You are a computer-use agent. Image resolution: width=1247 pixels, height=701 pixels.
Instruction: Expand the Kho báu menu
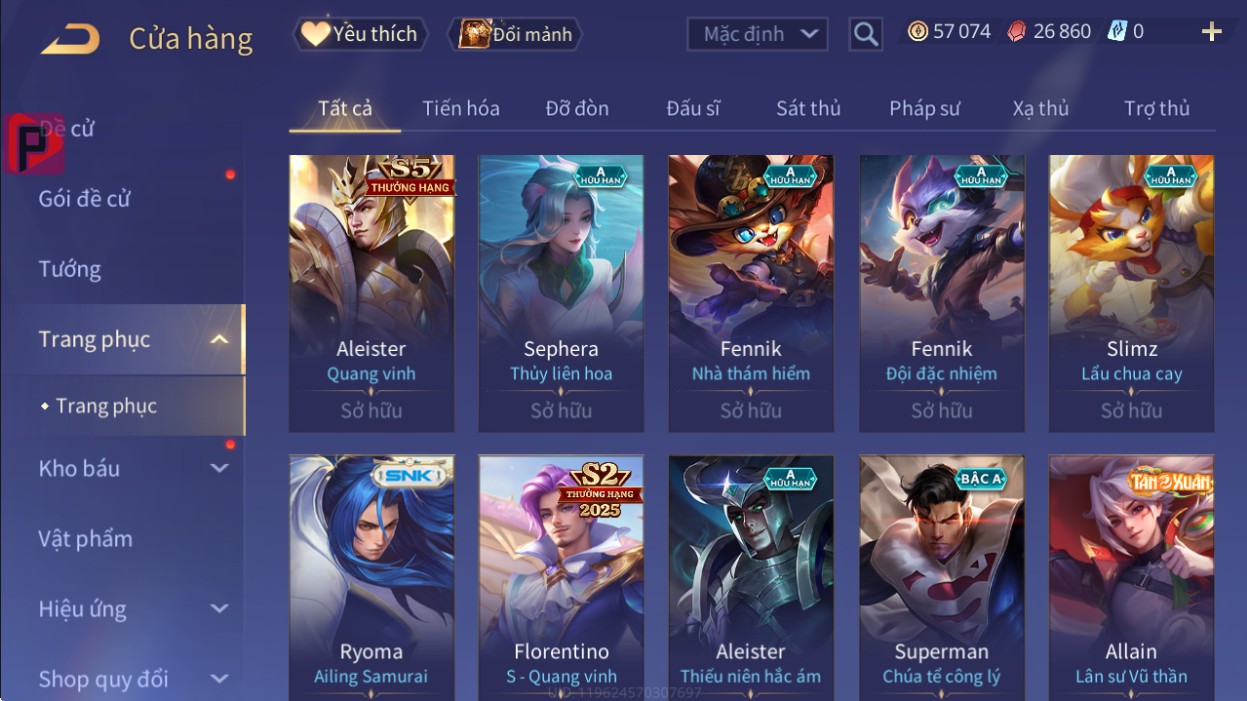tap(130, 468)
